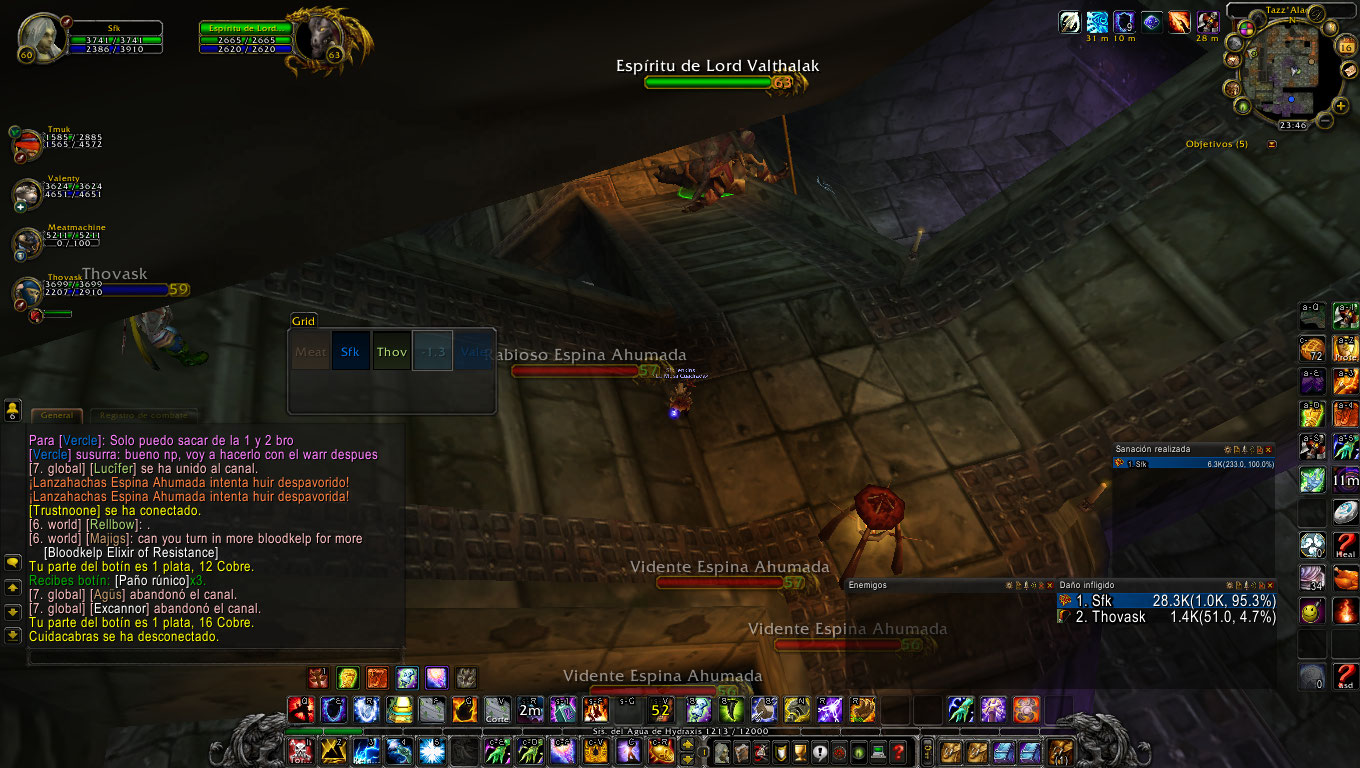Select the General chat tab
1360x768 pixels.
(56, 415)
